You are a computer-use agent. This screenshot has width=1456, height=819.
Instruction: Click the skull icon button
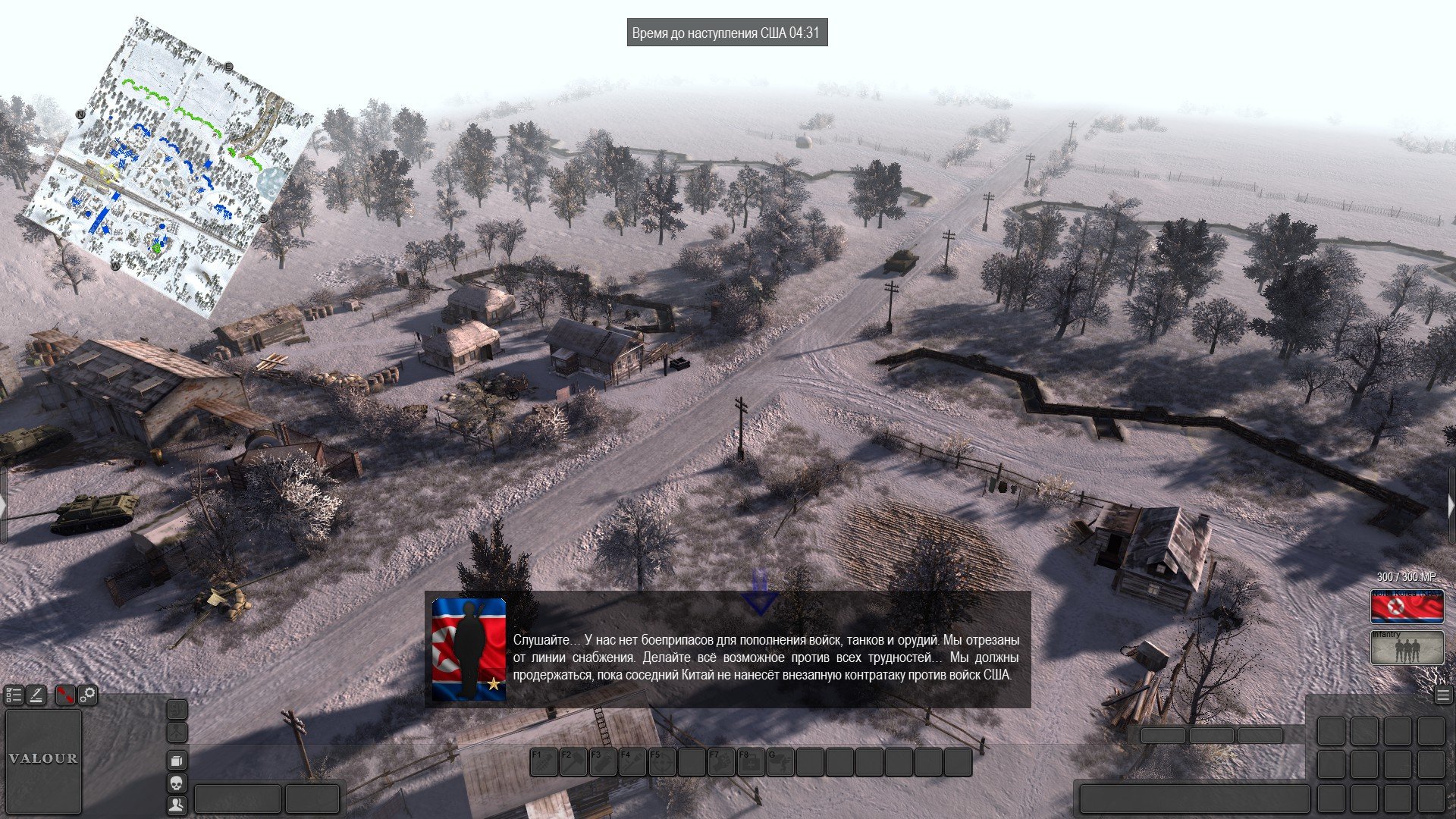[177, 783]
